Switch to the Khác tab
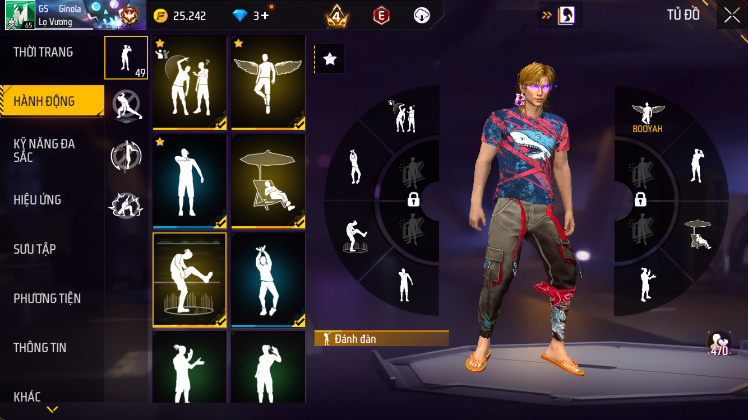 tap(27, 396)
